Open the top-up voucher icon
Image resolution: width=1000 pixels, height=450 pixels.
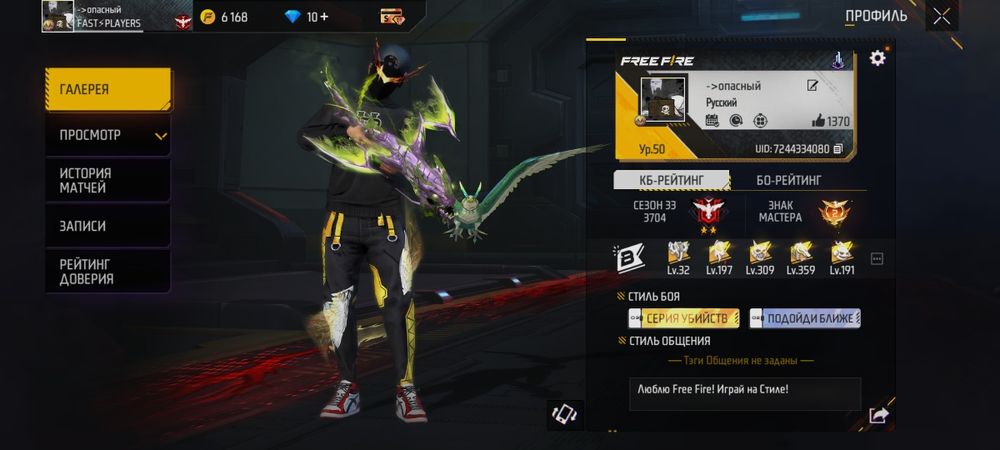pos(391,17)
